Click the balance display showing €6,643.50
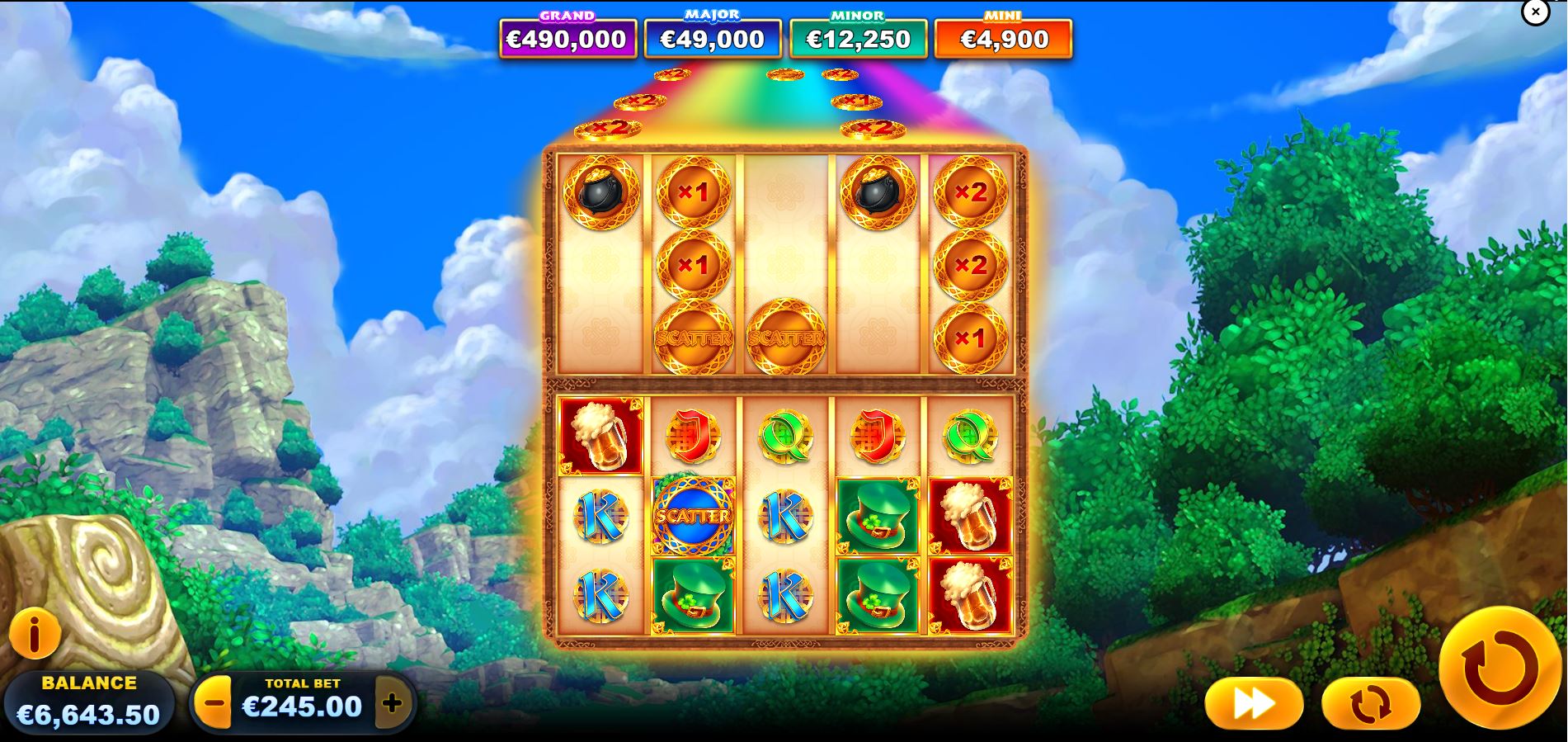This screenshot has height=742, width=1568. [87, 707]
